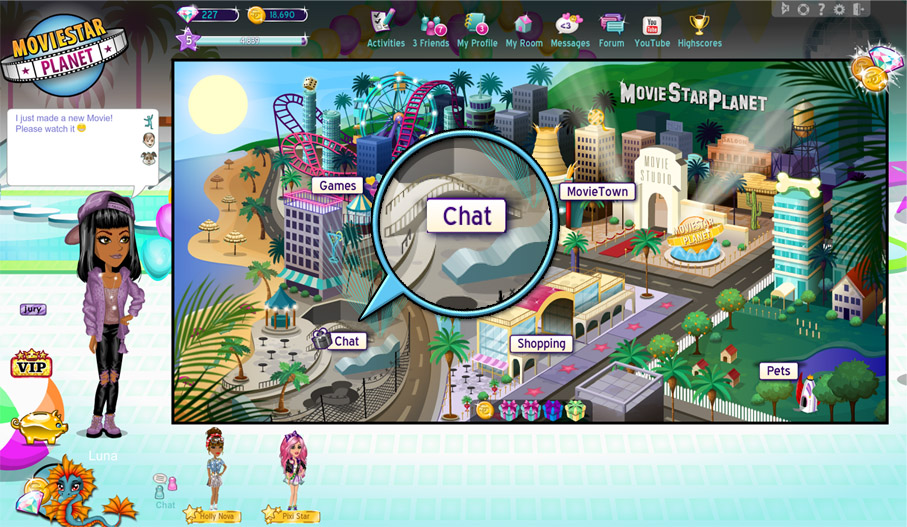Select Pixi Star's avatar
The height and width of the screenshot is (527, 907).
coord(293,472)
